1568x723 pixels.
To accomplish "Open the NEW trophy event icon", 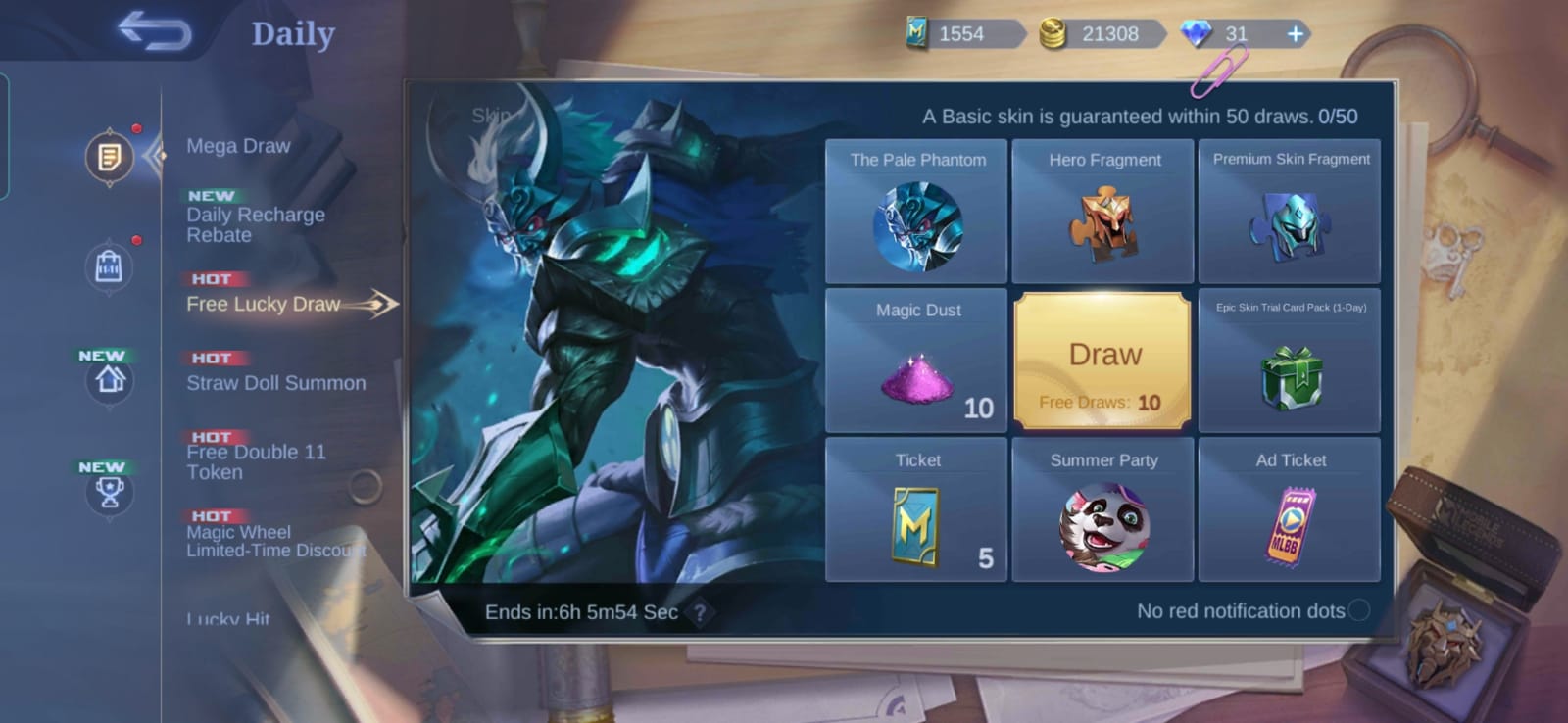I will 109,492.
